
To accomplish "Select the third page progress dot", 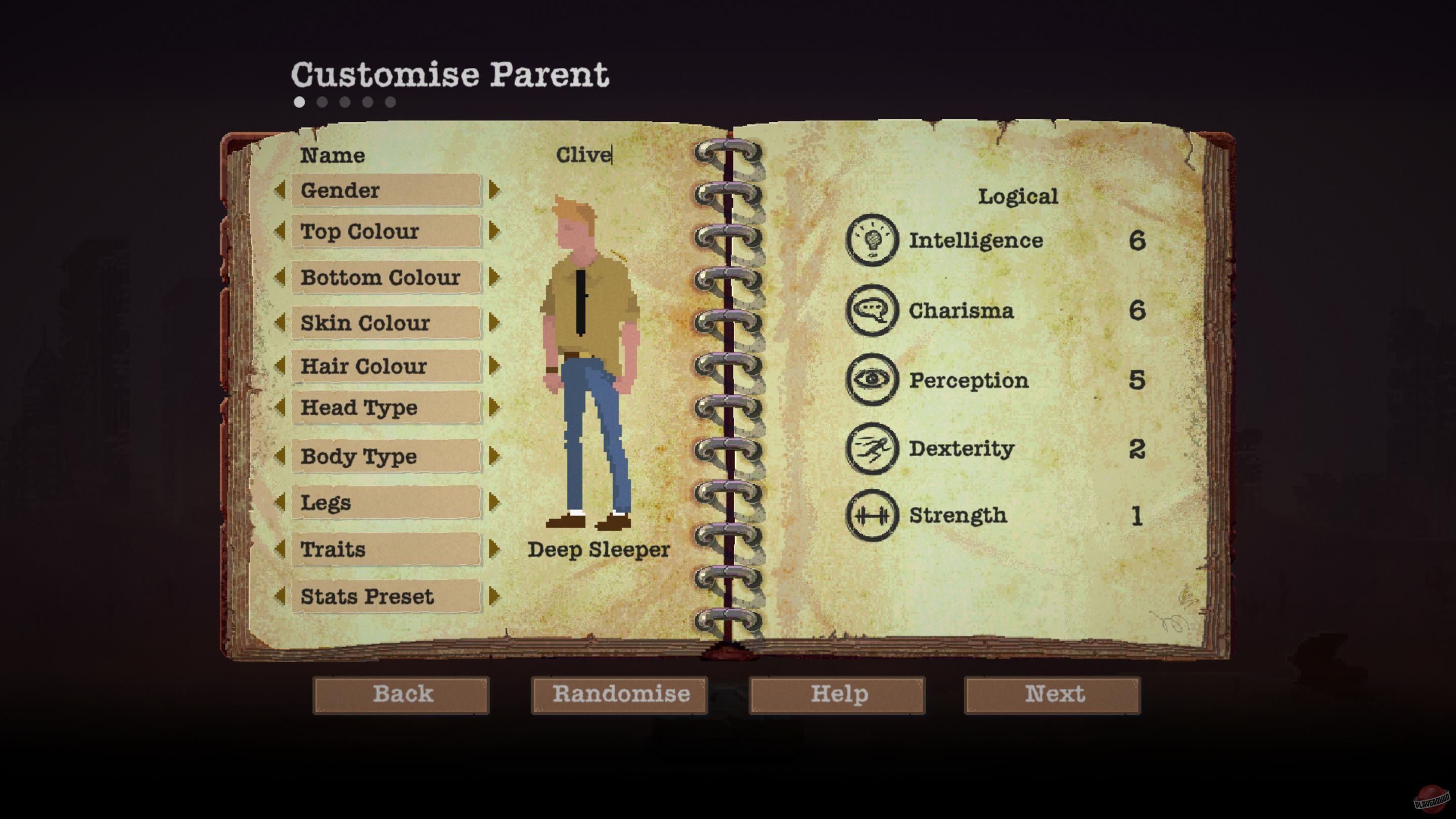I will 344,102.
